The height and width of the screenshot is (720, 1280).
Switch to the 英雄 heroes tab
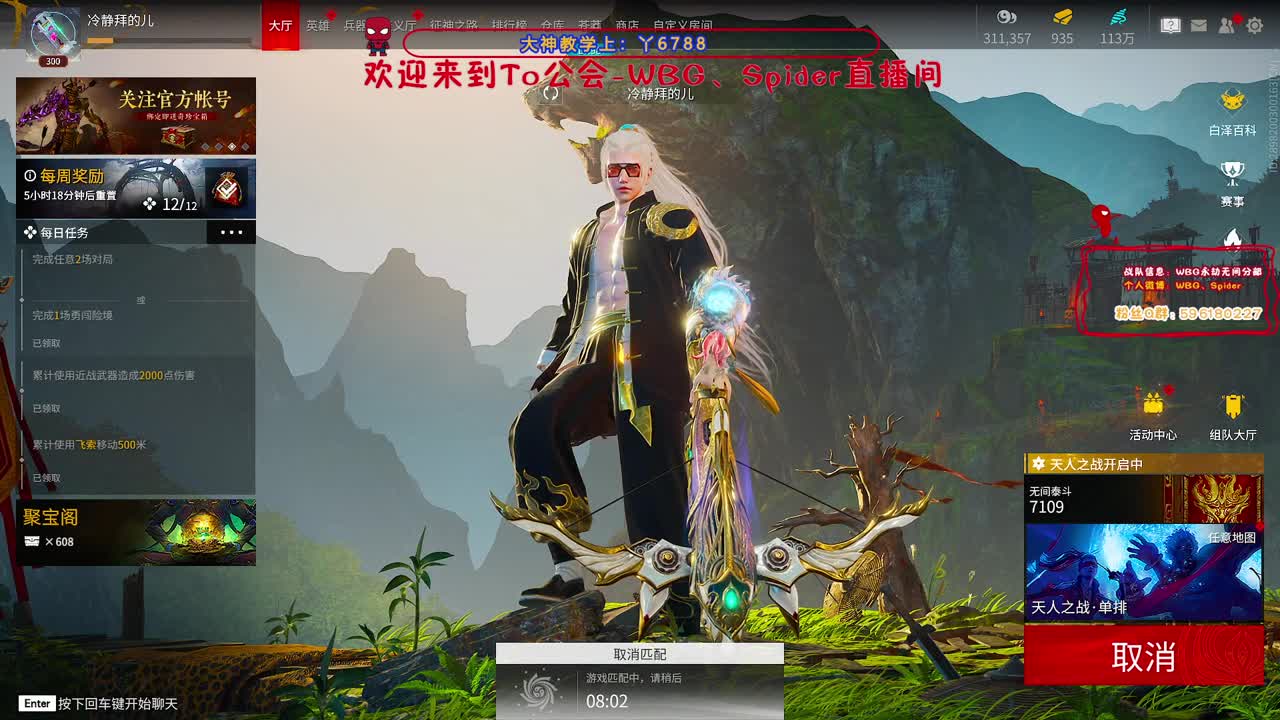(318, 27)
